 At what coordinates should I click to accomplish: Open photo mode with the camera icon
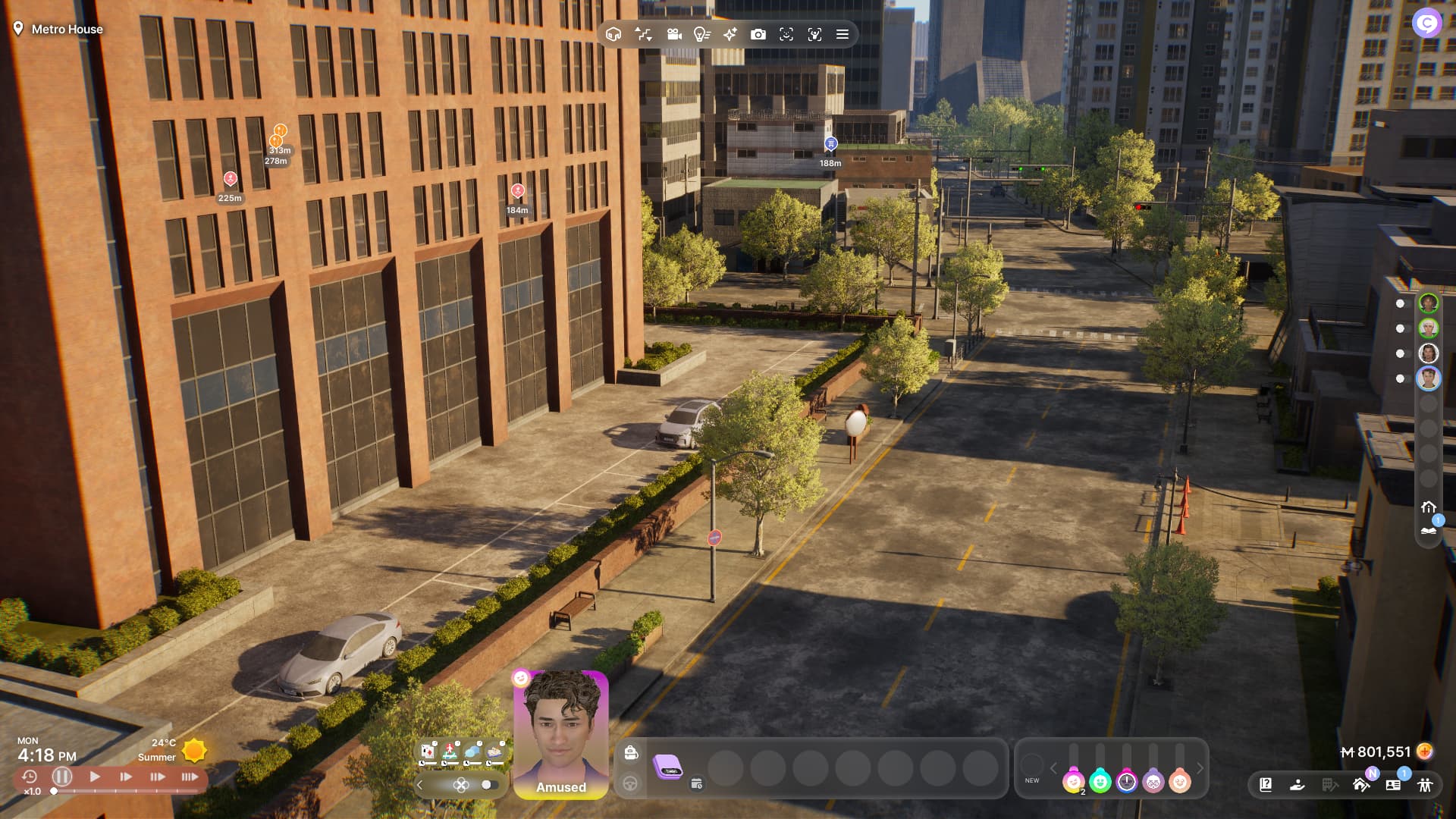point(758,34)
